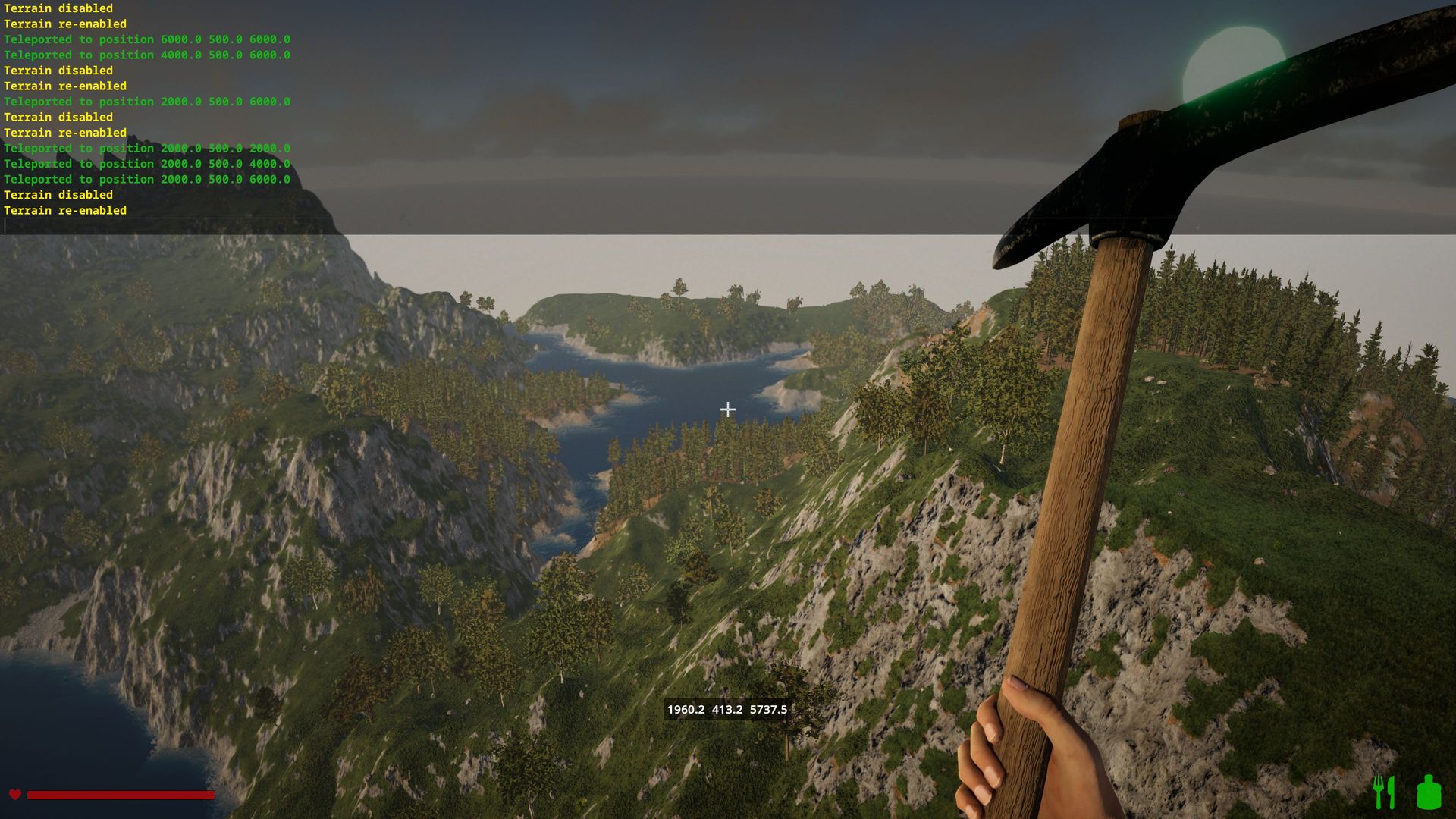1456x819 pixels.
Task: Focus the console command input line
Action: pos(167,226)
